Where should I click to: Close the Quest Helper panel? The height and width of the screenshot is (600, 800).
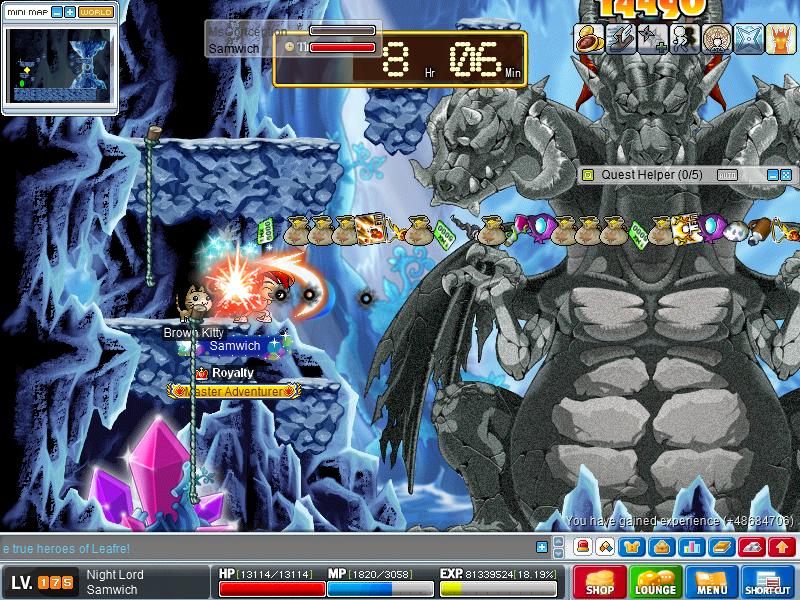point(787,174)
